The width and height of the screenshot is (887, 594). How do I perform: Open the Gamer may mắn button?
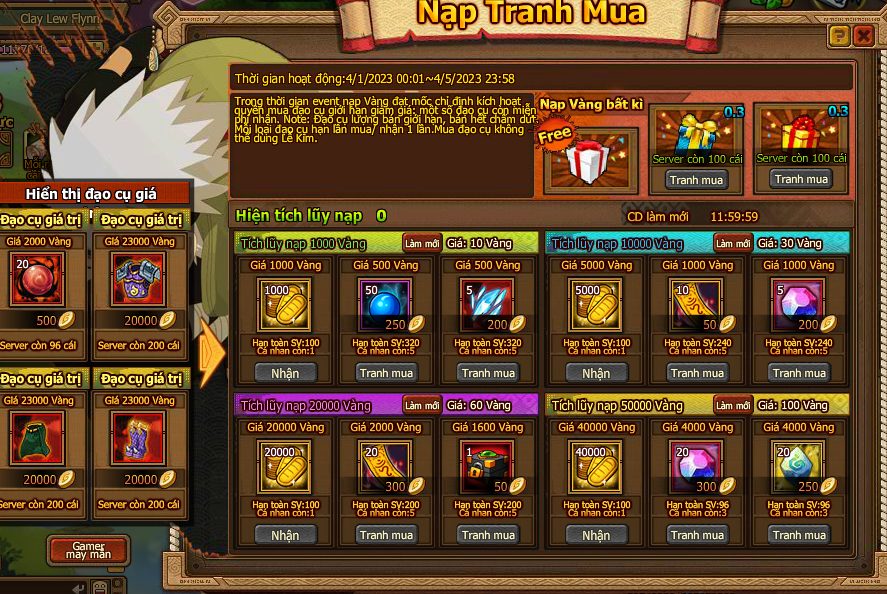point(86,550)
